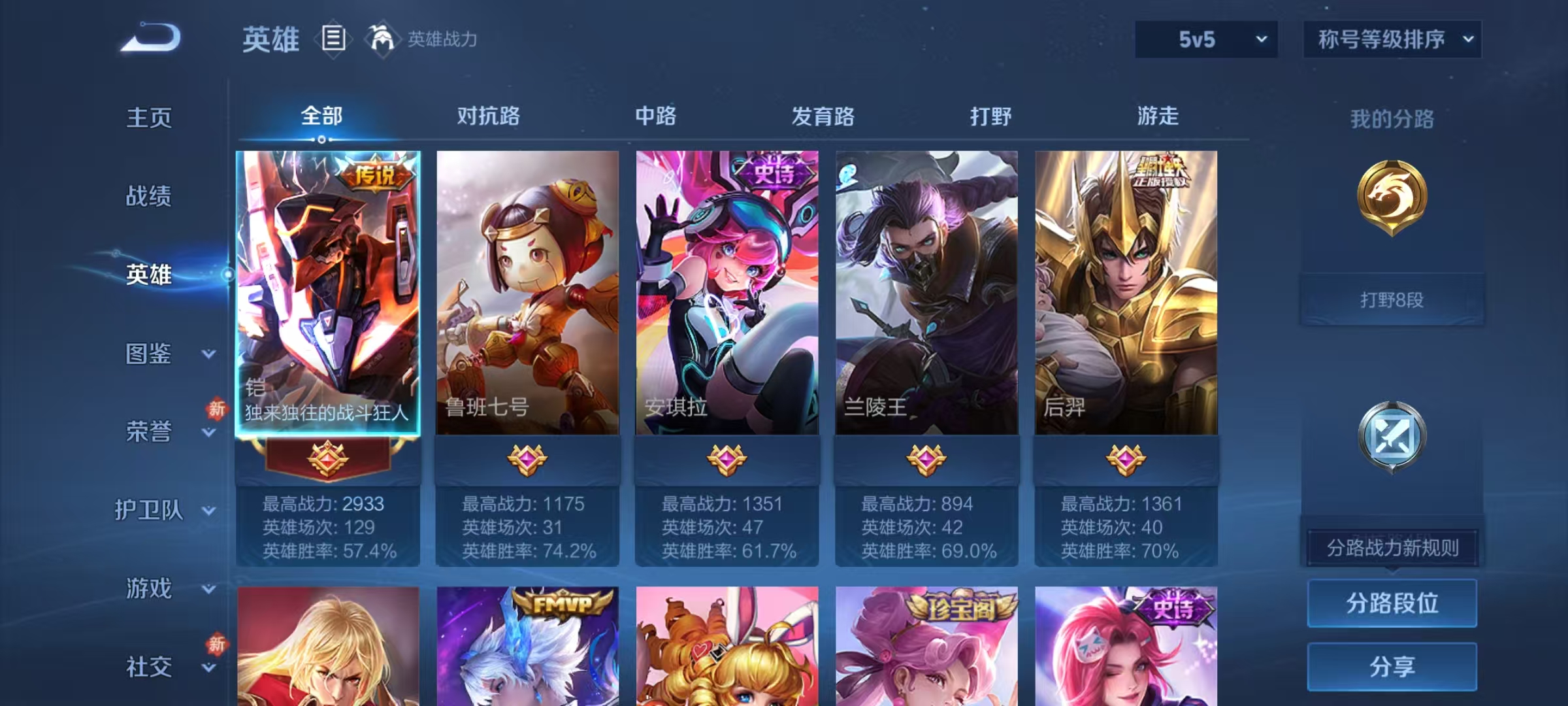Viewport: 1568px width, 706px height.
Task: Click the 分享 share button
Action: pos(1392,667)
